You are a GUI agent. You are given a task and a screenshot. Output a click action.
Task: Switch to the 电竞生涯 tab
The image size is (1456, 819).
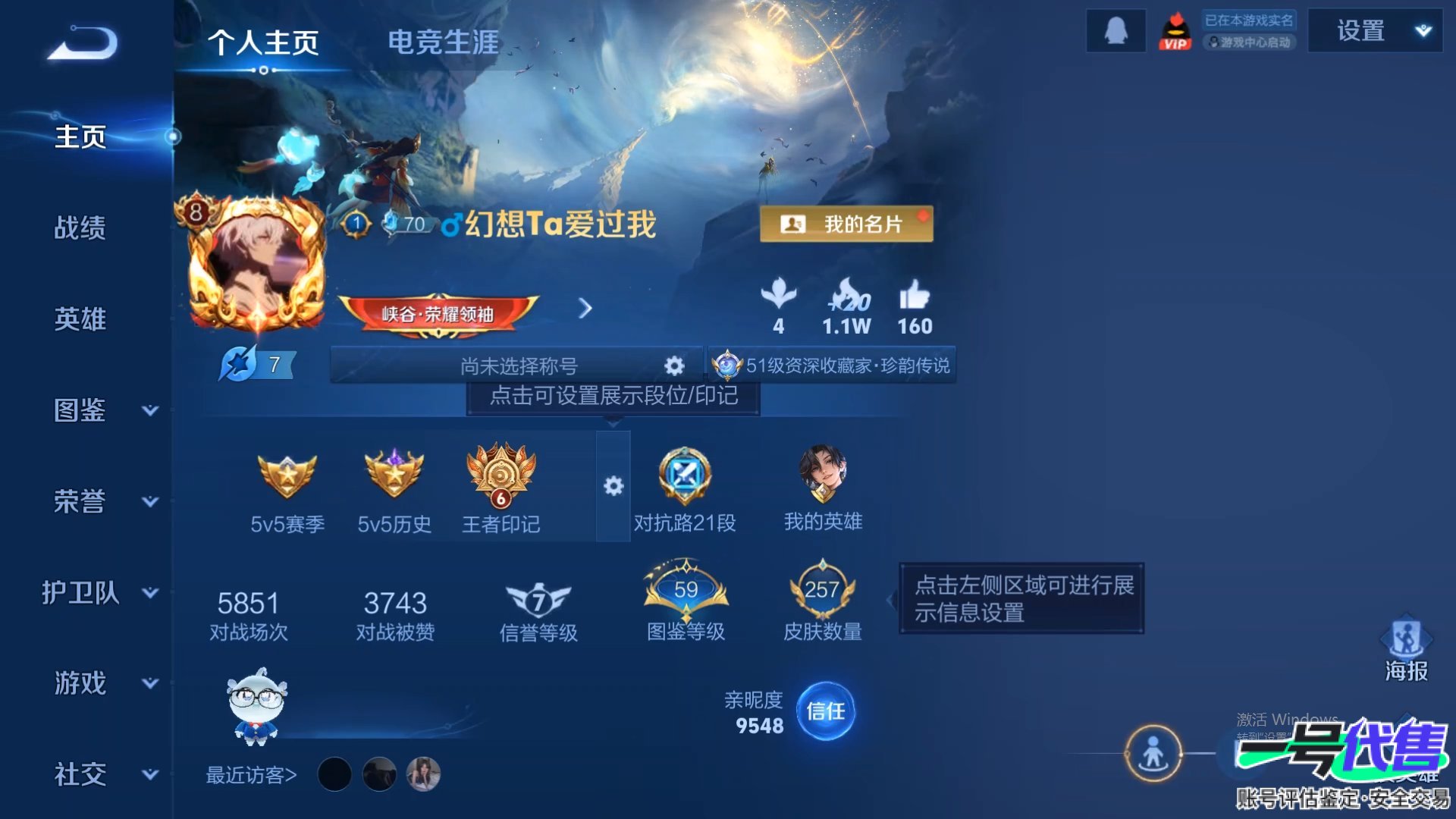pyautogui.click(x=444, y=43)
